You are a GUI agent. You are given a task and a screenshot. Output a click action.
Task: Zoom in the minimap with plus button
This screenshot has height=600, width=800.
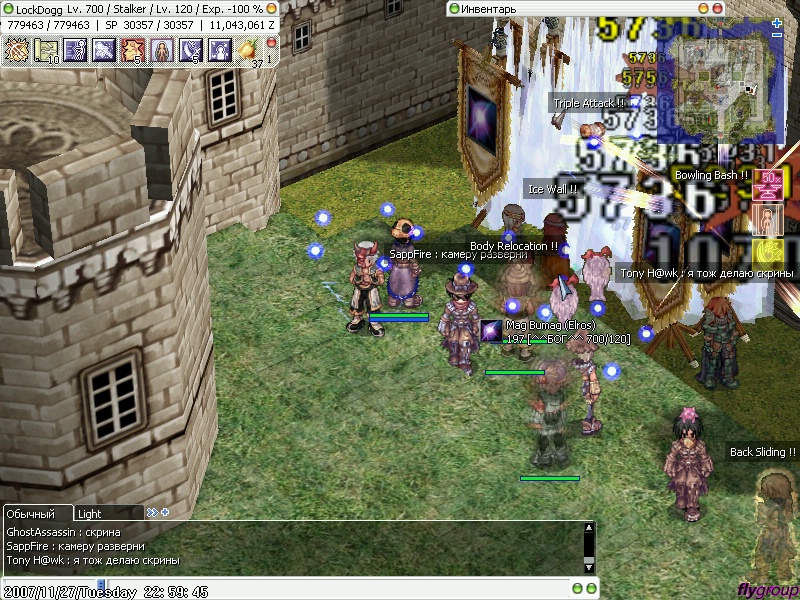point(777,23)
